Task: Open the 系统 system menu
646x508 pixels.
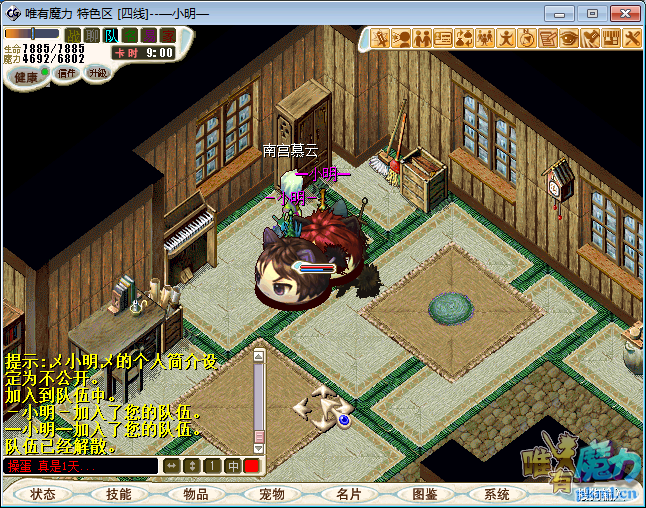Action: coord(497,494)
